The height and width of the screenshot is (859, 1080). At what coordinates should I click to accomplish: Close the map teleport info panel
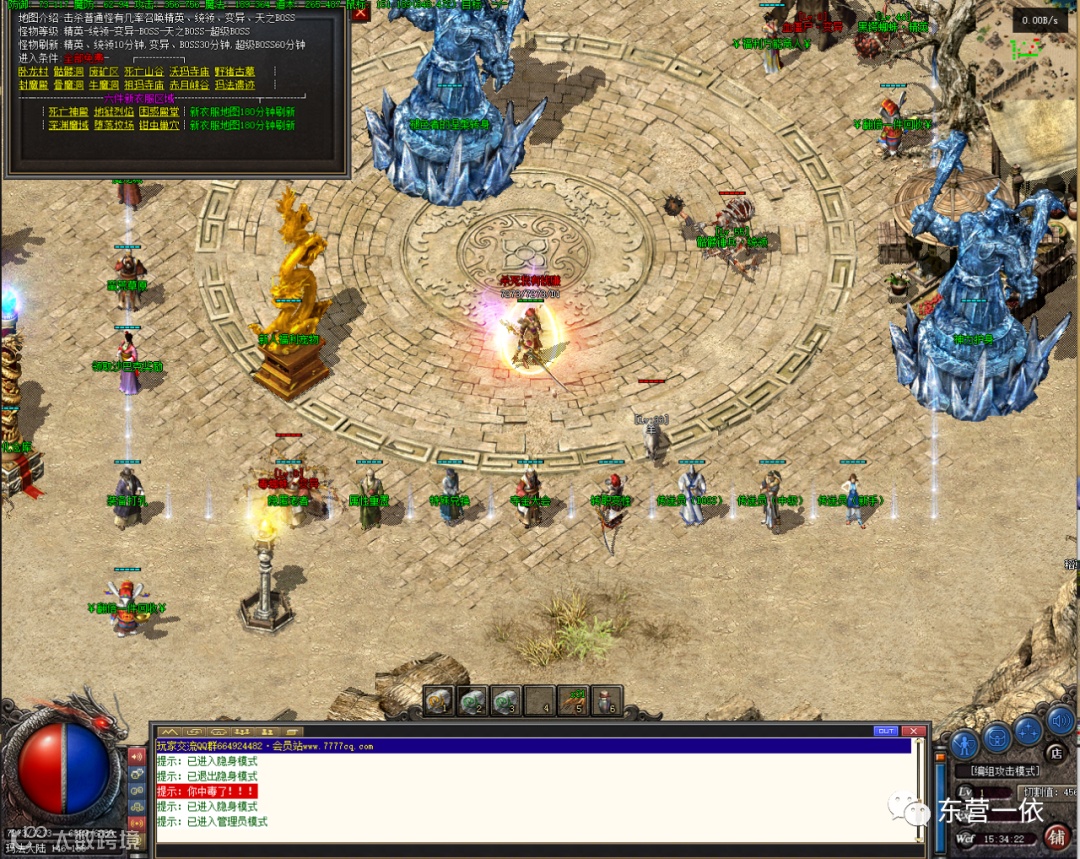(x=361, y=12)
